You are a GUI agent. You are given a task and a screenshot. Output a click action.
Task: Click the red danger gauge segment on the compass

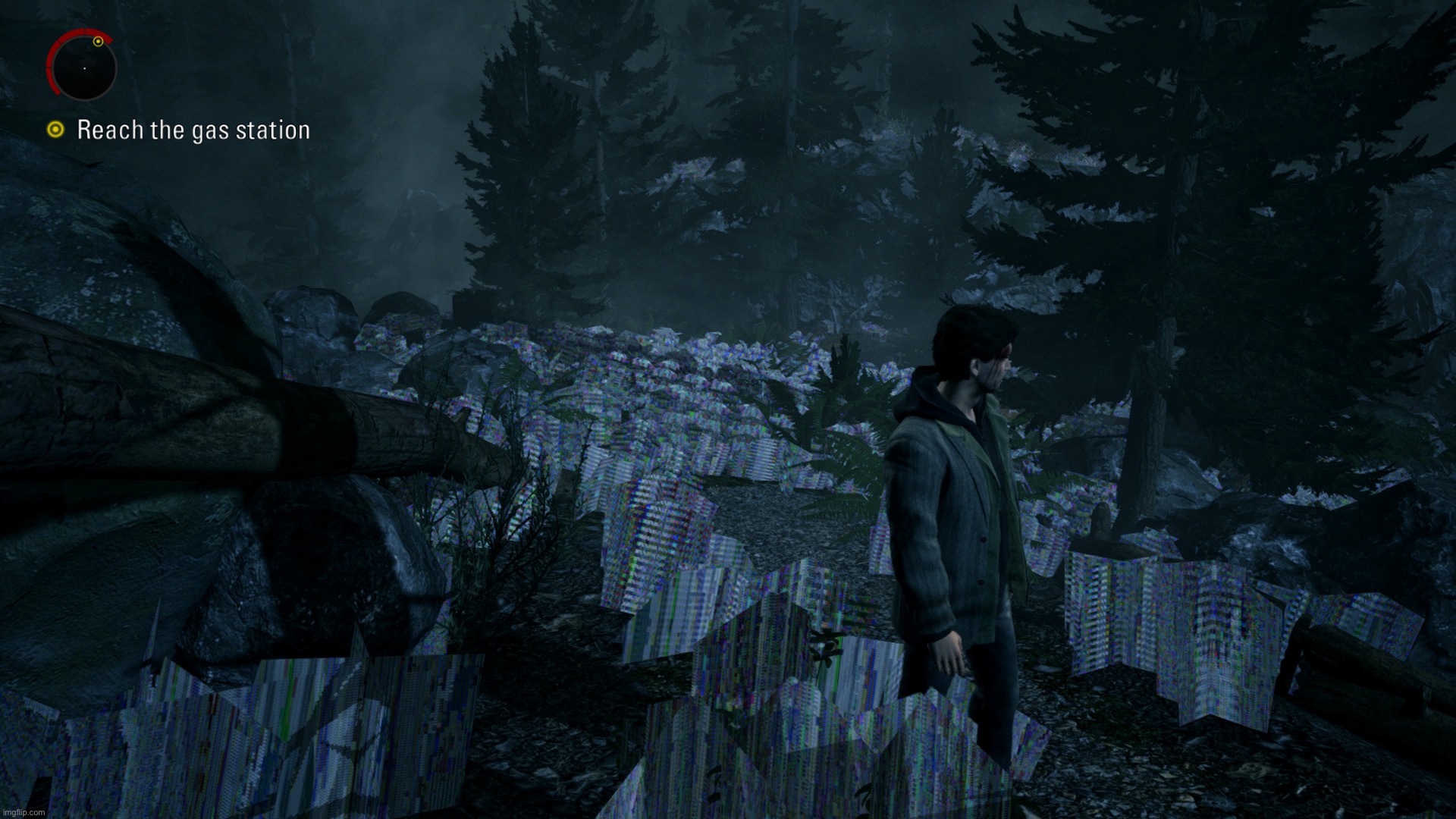[53, 53]
